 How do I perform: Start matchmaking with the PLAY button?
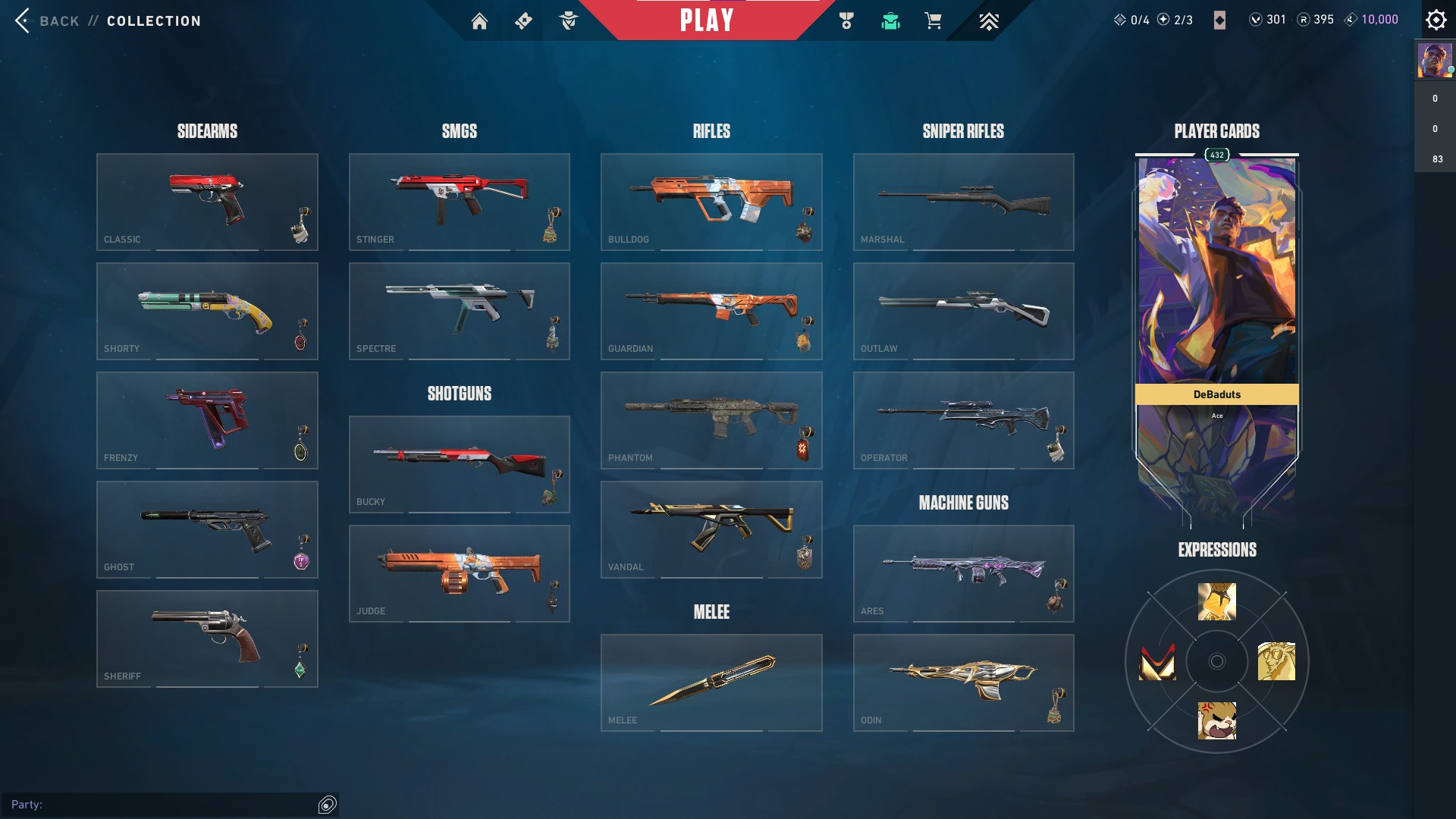tap(707, 20)
